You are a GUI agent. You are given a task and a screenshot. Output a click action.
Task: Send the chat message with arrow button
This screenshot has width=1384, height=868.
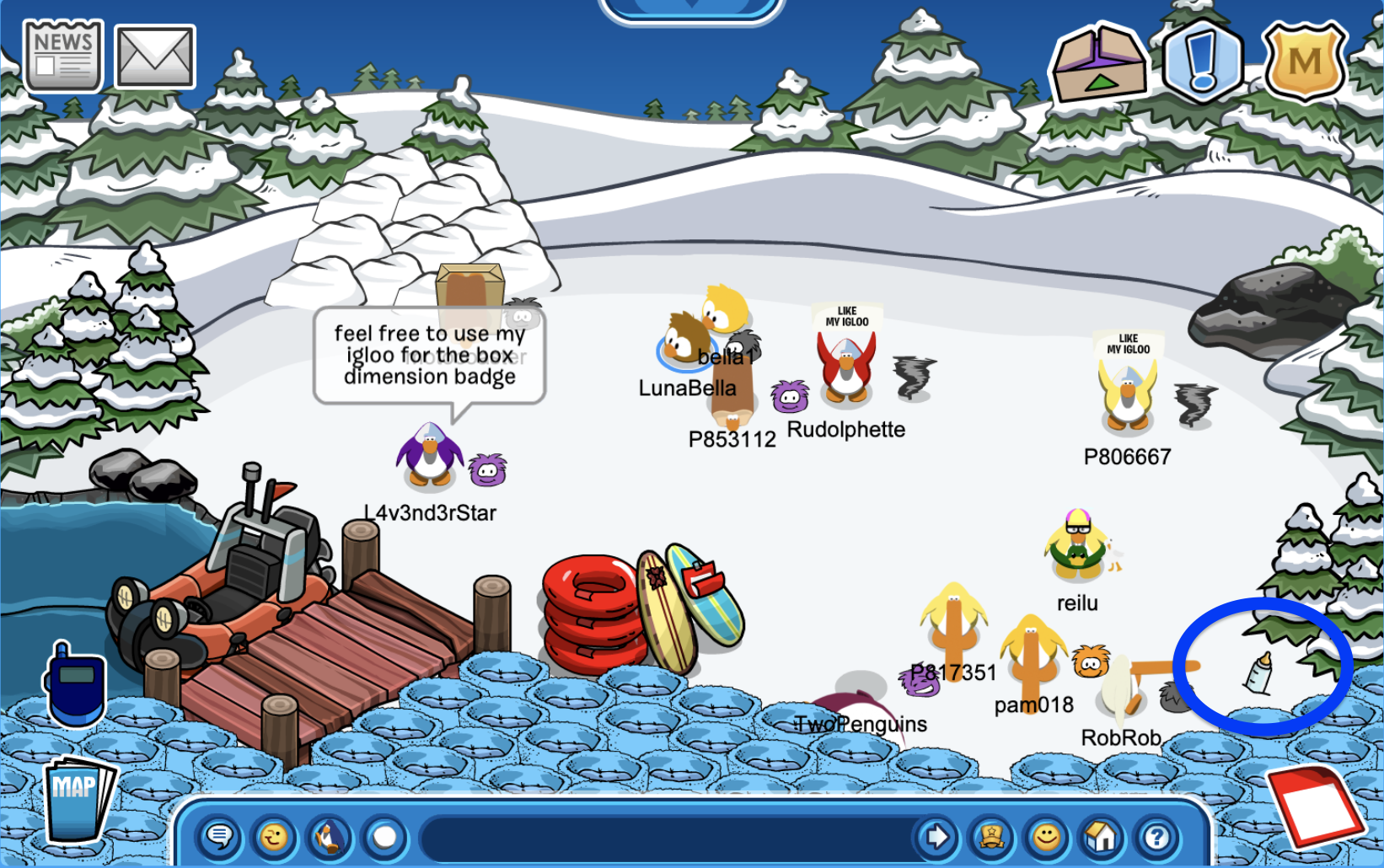(x=936, y=837)
